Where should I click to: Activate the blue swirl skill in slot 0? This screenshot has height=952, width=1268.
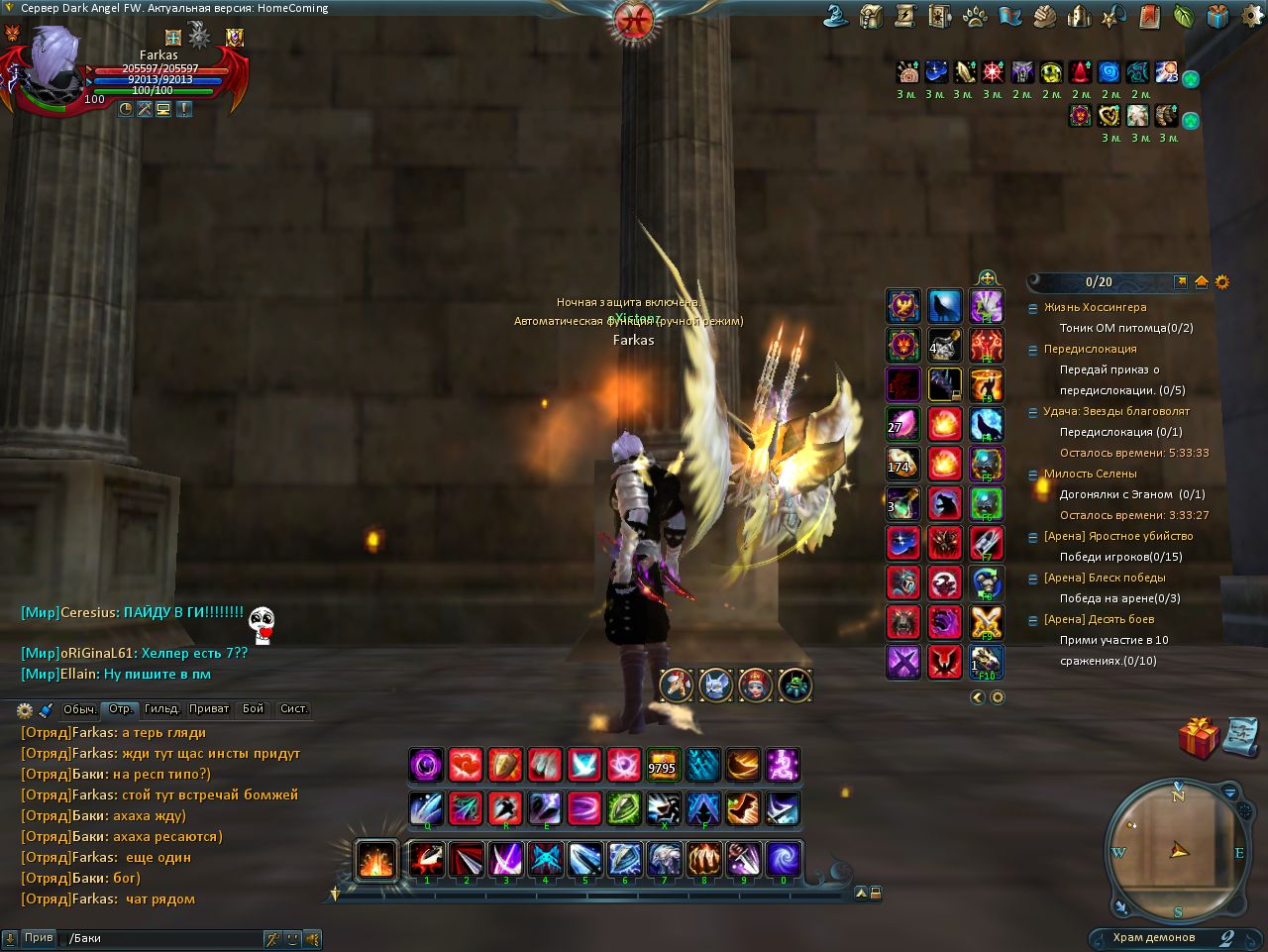point(783,859)
